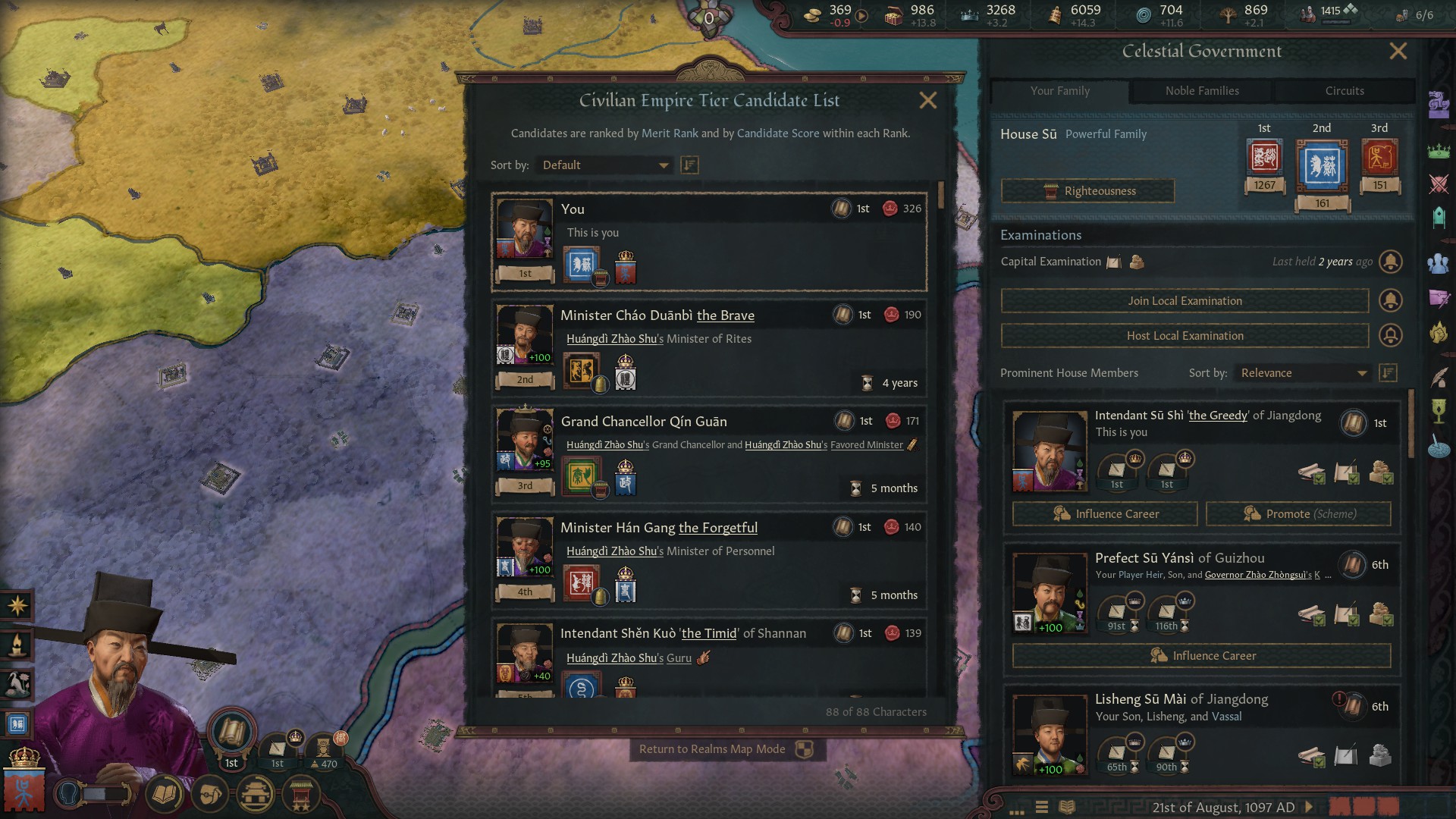The width and height of the screenshot is (1456, 819).
Task: Join Local Examination
Action: coord(1184,301)
